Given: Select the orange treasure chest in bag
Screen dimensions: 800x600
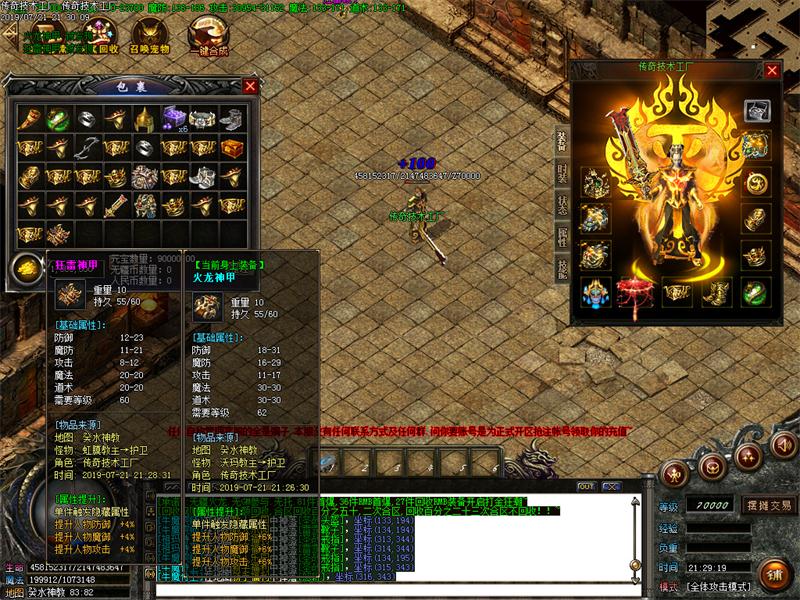Looking at the screenshot, I should point(232,148).
